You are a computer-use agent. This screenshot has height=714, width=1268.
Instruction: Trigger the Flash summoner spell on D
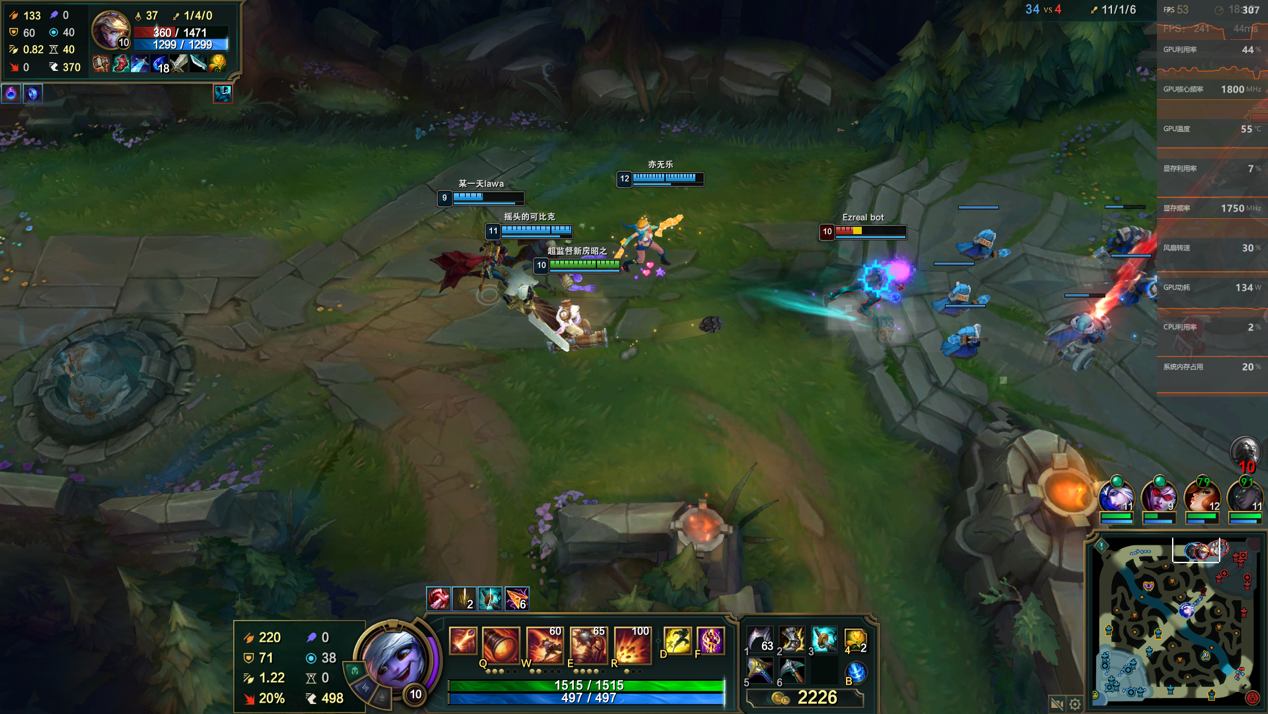click(677, 640)
